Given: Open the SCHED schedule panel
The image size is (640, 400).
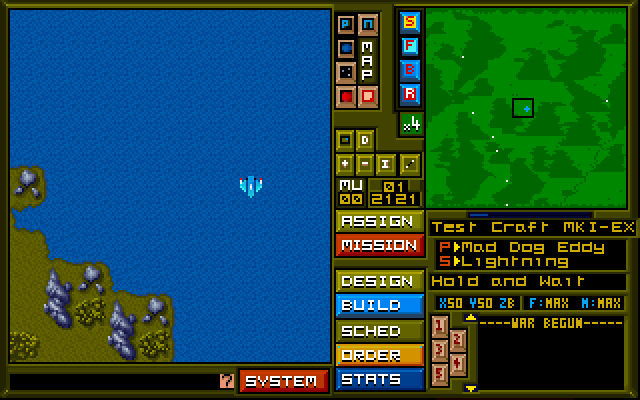Looking at the screenshot, I should 378,330.
